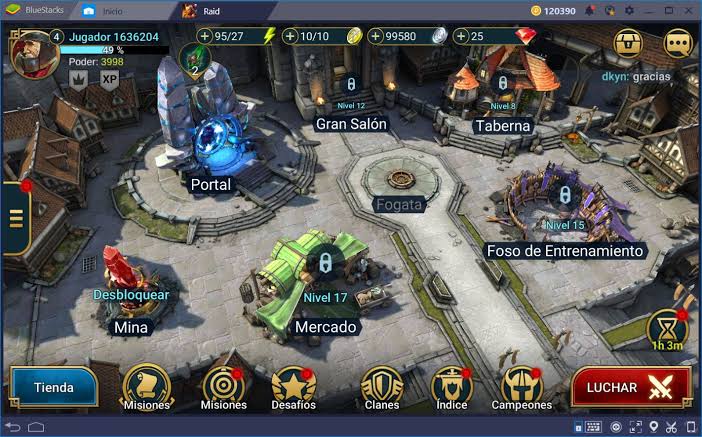This screenshot has width=702, height=437.
Task: Unlock the Mina with Desbloquear
Action: pyautogui.click(x=131, y=295)
